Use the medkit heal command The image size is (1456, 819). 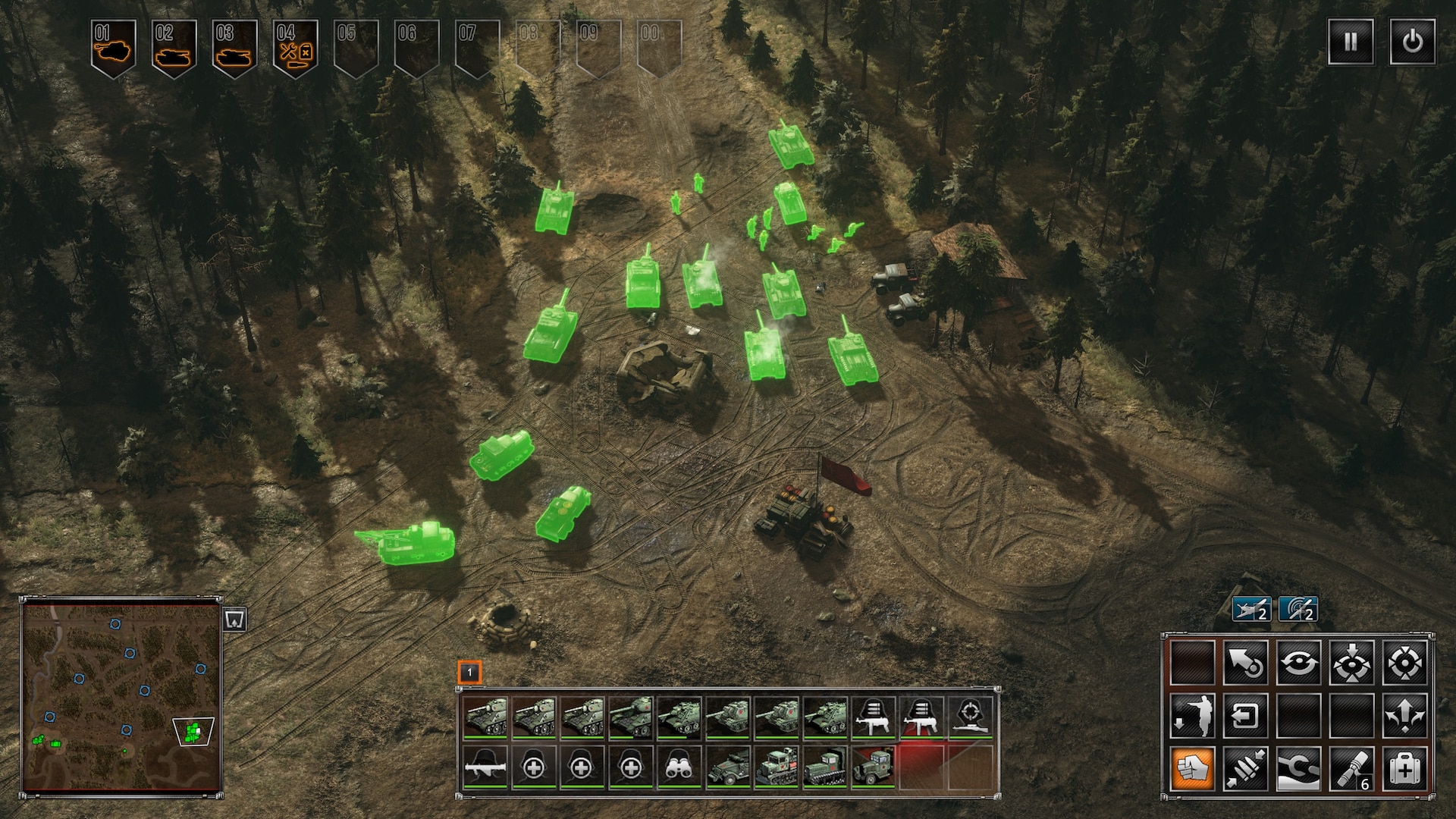coord(1404,768)
